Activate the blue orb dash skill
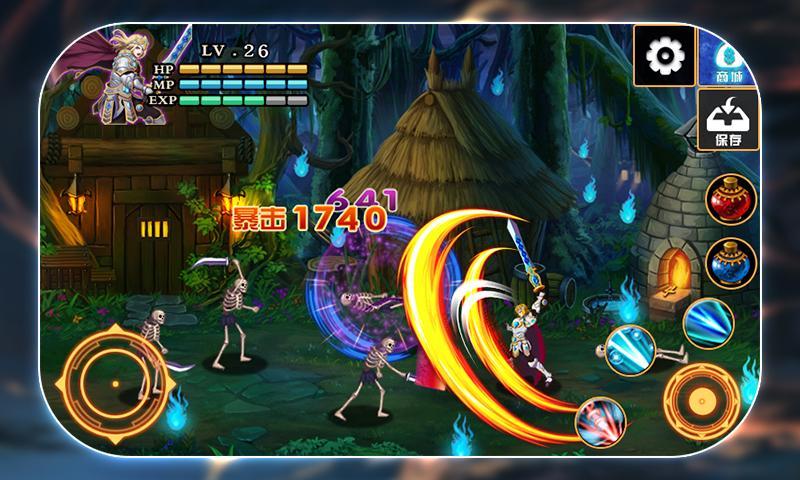Screen dimensions: 800x480 630,350
